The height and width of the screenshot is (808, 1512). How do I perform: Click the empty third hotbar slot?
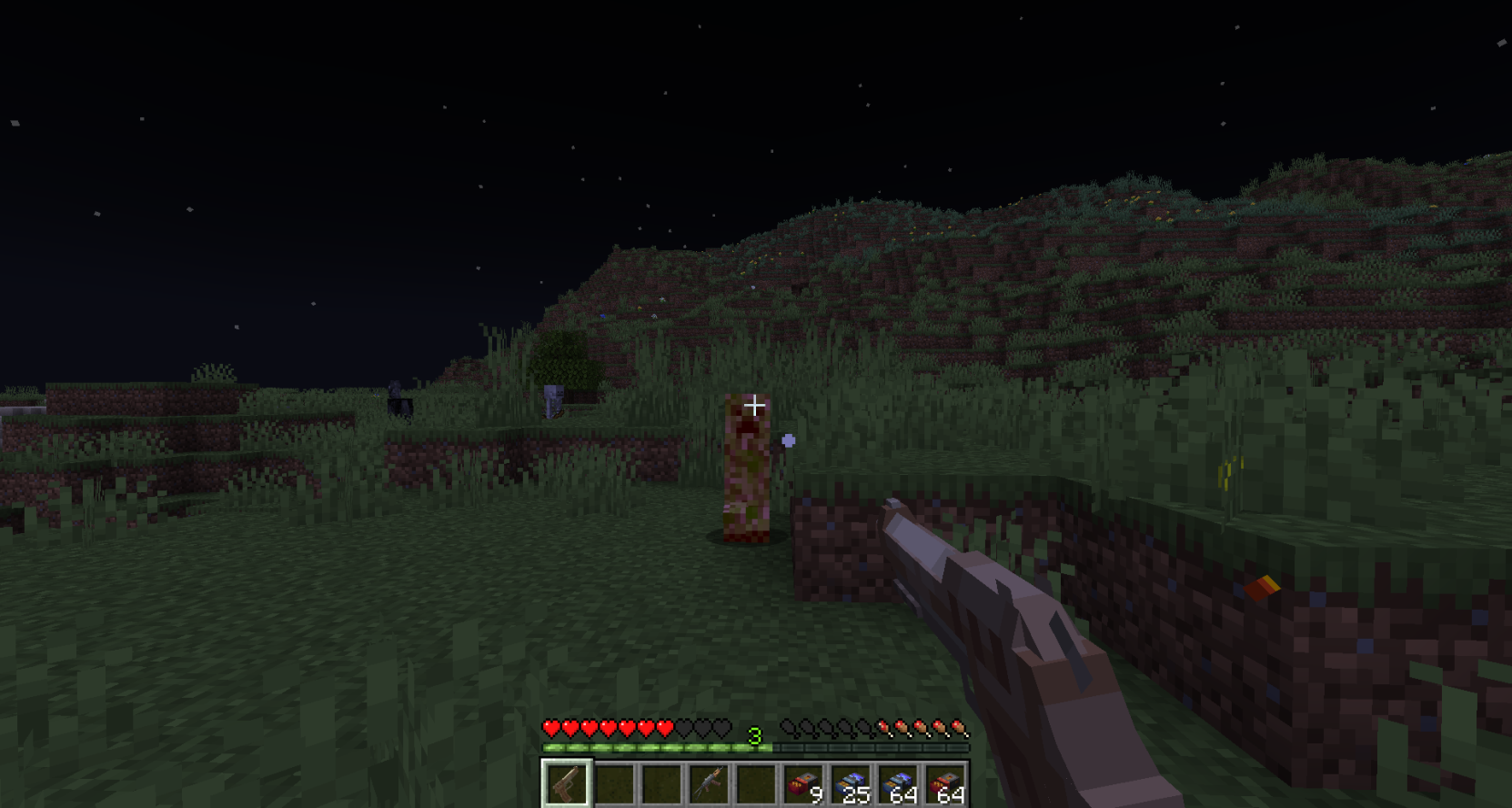tap(662, 783)
